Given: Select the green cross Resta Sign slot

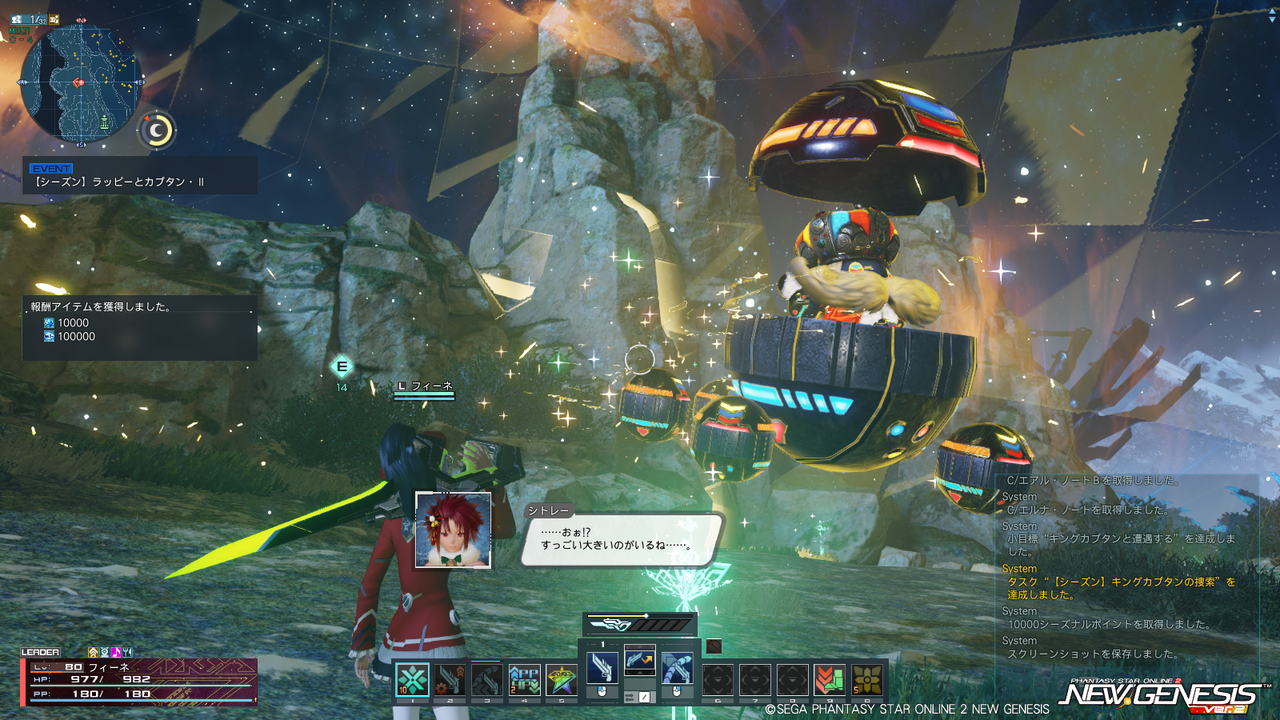Looking at the screenshot, I should (412, 680).
